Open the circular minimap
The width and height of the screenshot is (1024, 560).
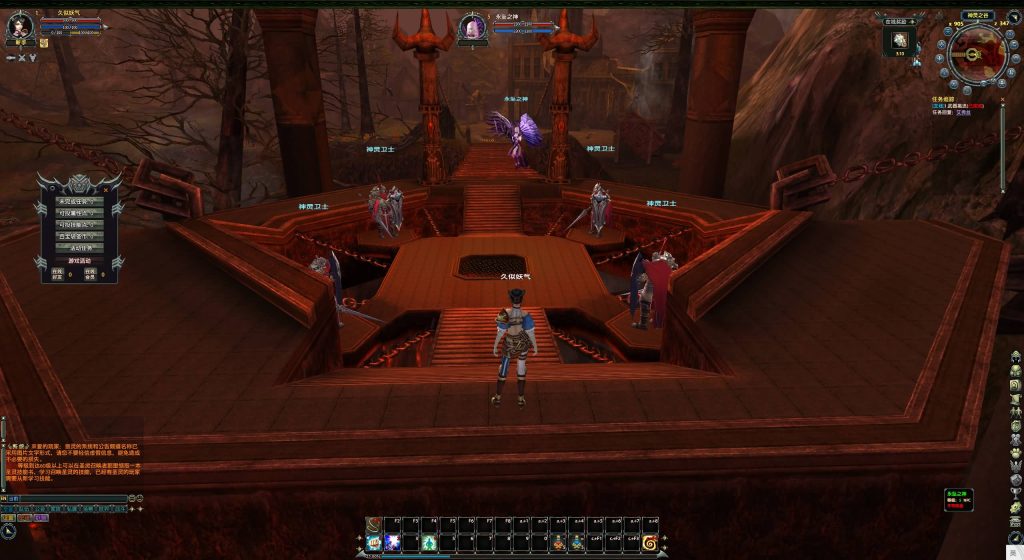pyautogui.click(x=976, y=54)
